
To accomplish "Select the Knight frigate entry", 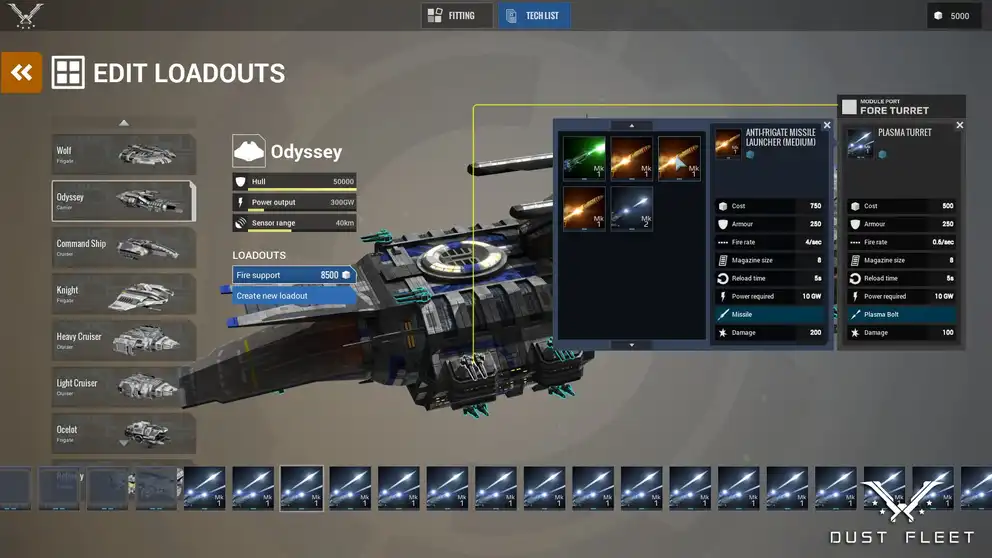I will tap(123, 293).
